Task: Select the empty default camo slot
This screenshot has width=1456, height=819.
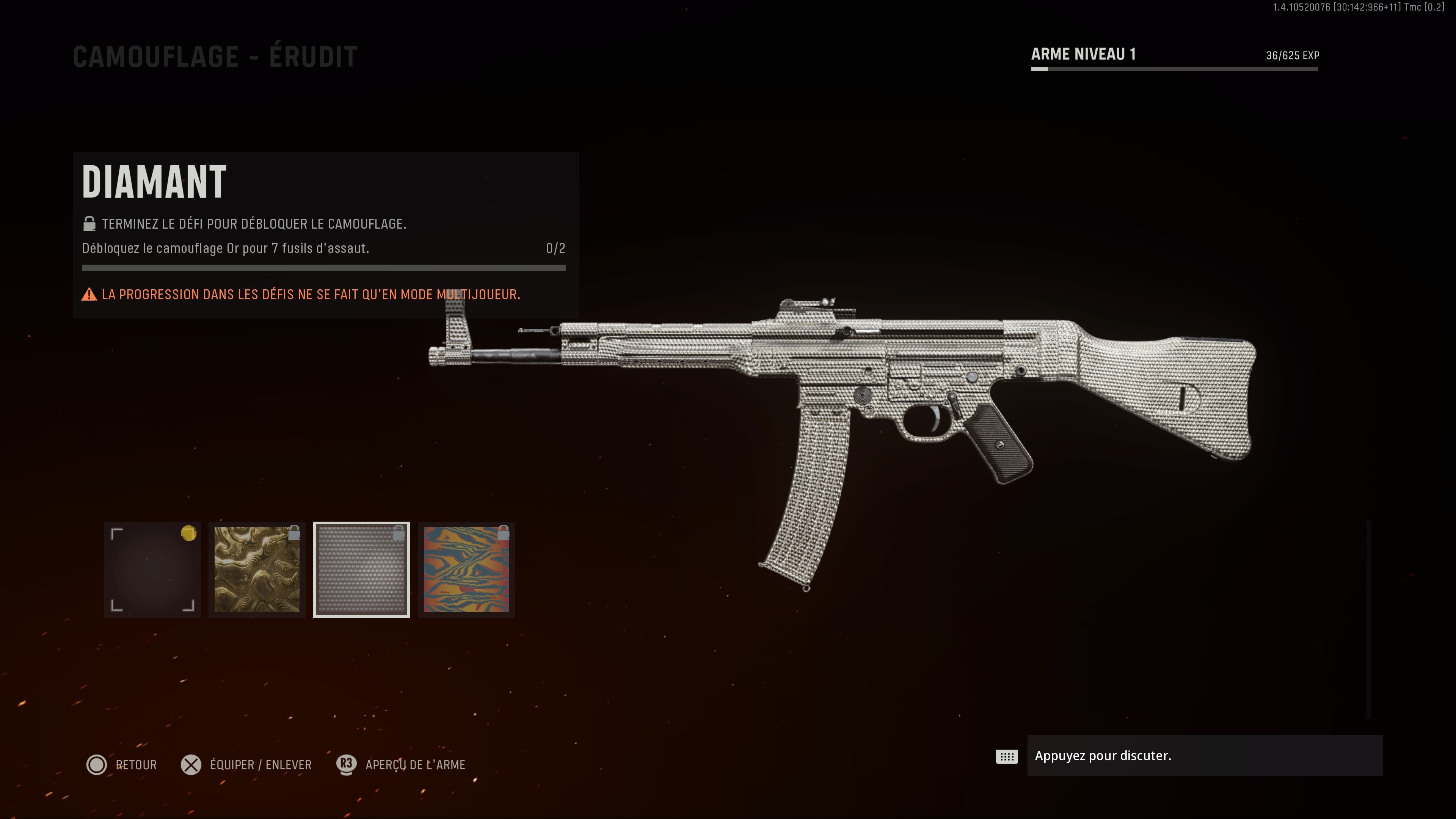Action: (x=152, y=569)
